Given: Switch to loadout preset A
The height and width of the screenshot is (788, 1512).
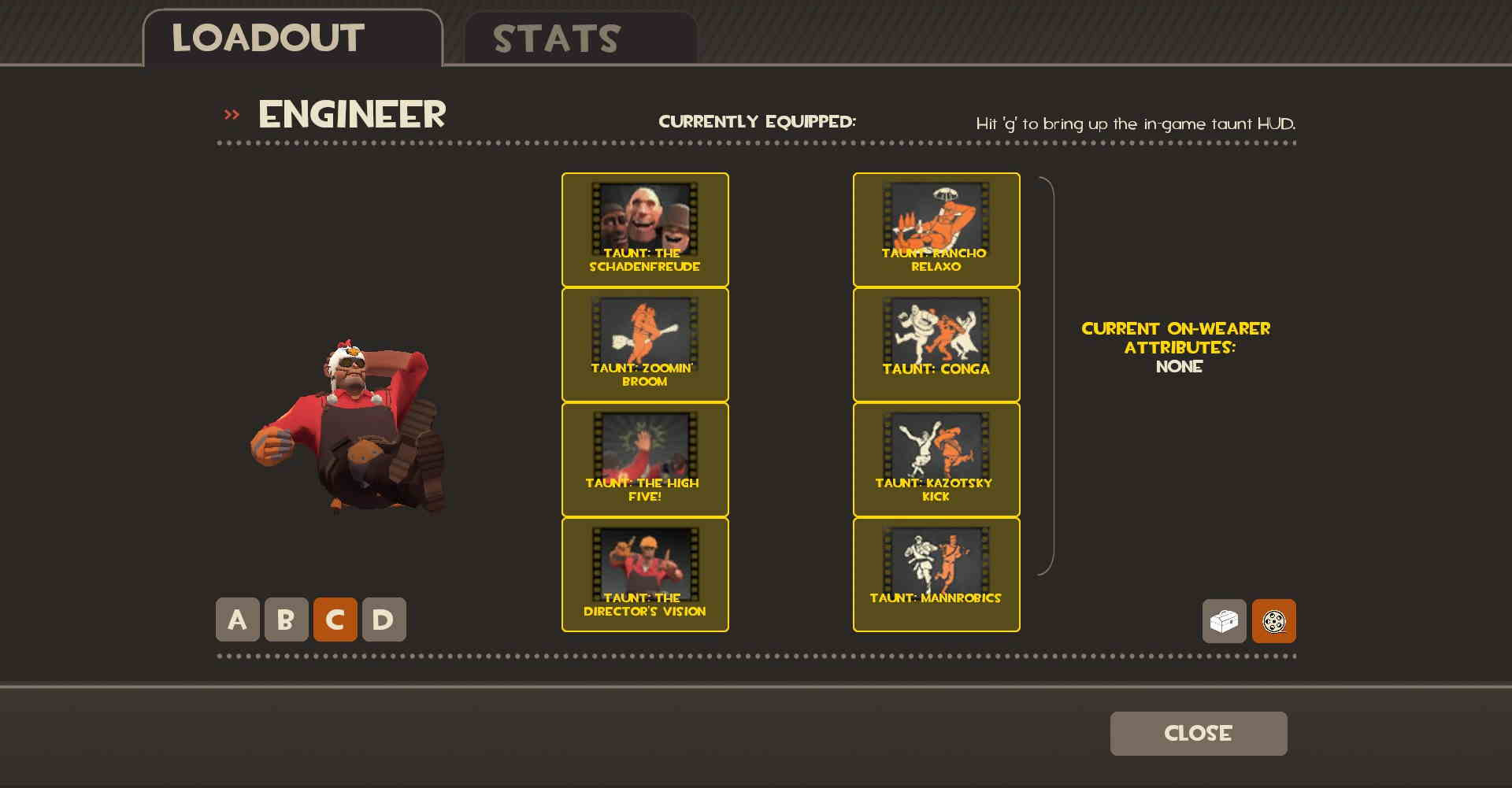Looking at the screenshot, I should coord(237,619).
